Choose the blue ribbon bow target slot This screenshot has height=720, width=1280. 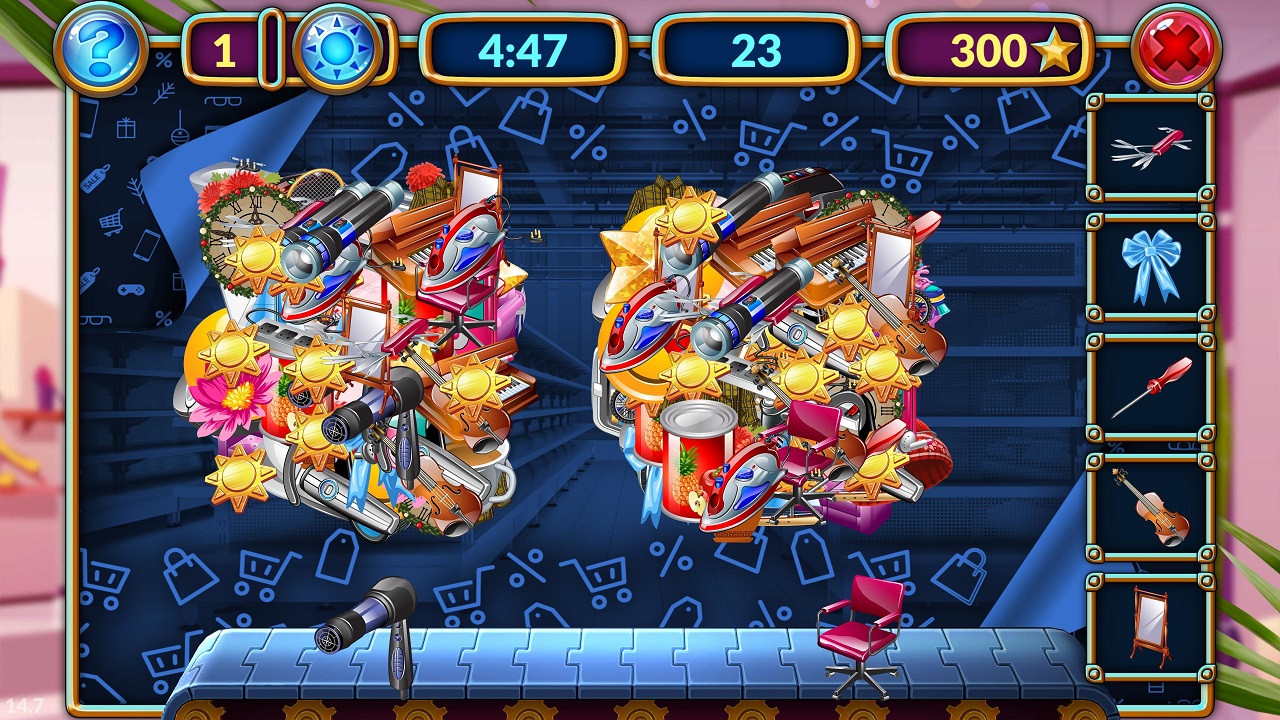pyautogui.click(x=1151, y=266)
